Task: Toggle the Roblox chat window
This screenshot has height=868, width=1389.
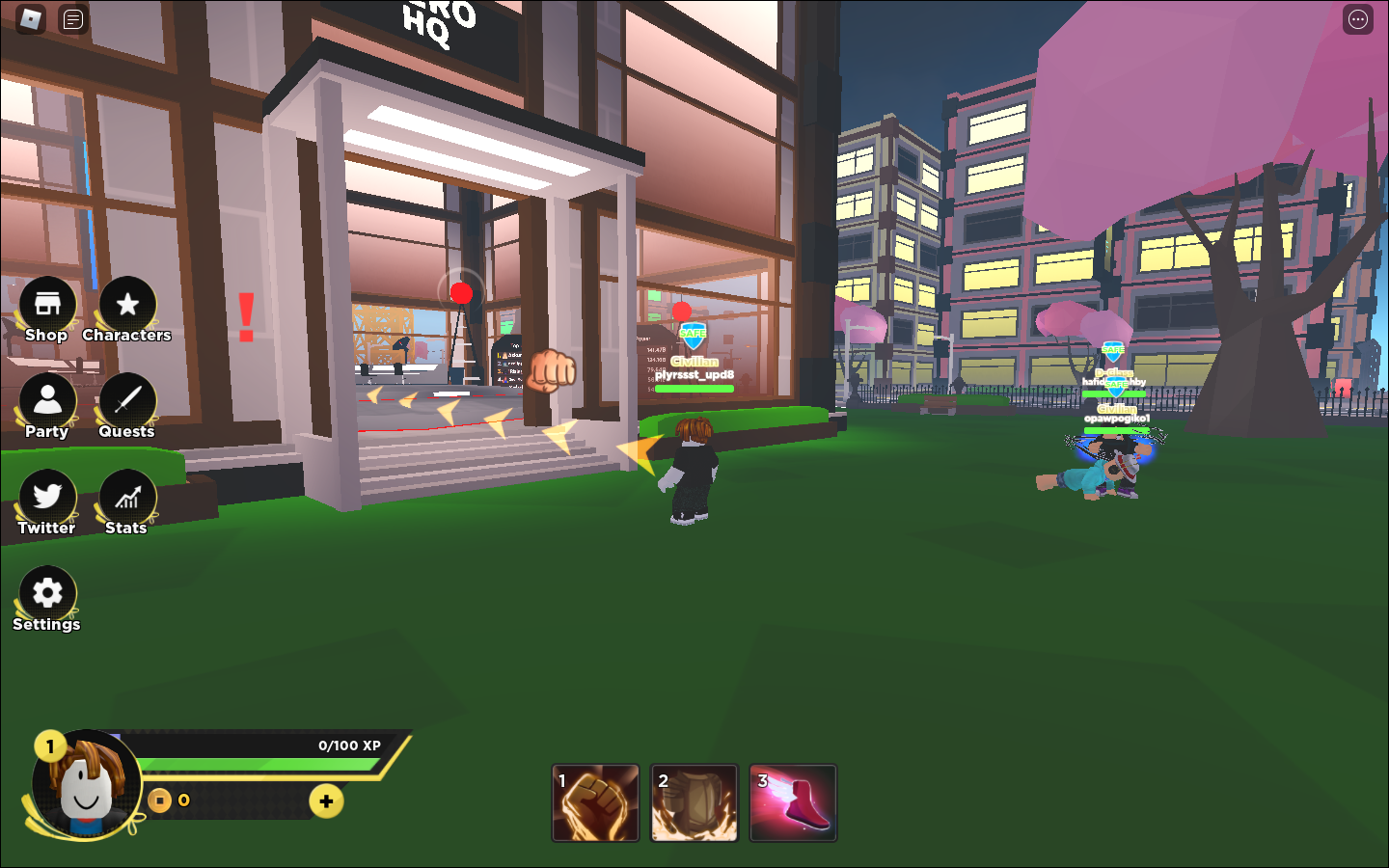Action: 73,19
